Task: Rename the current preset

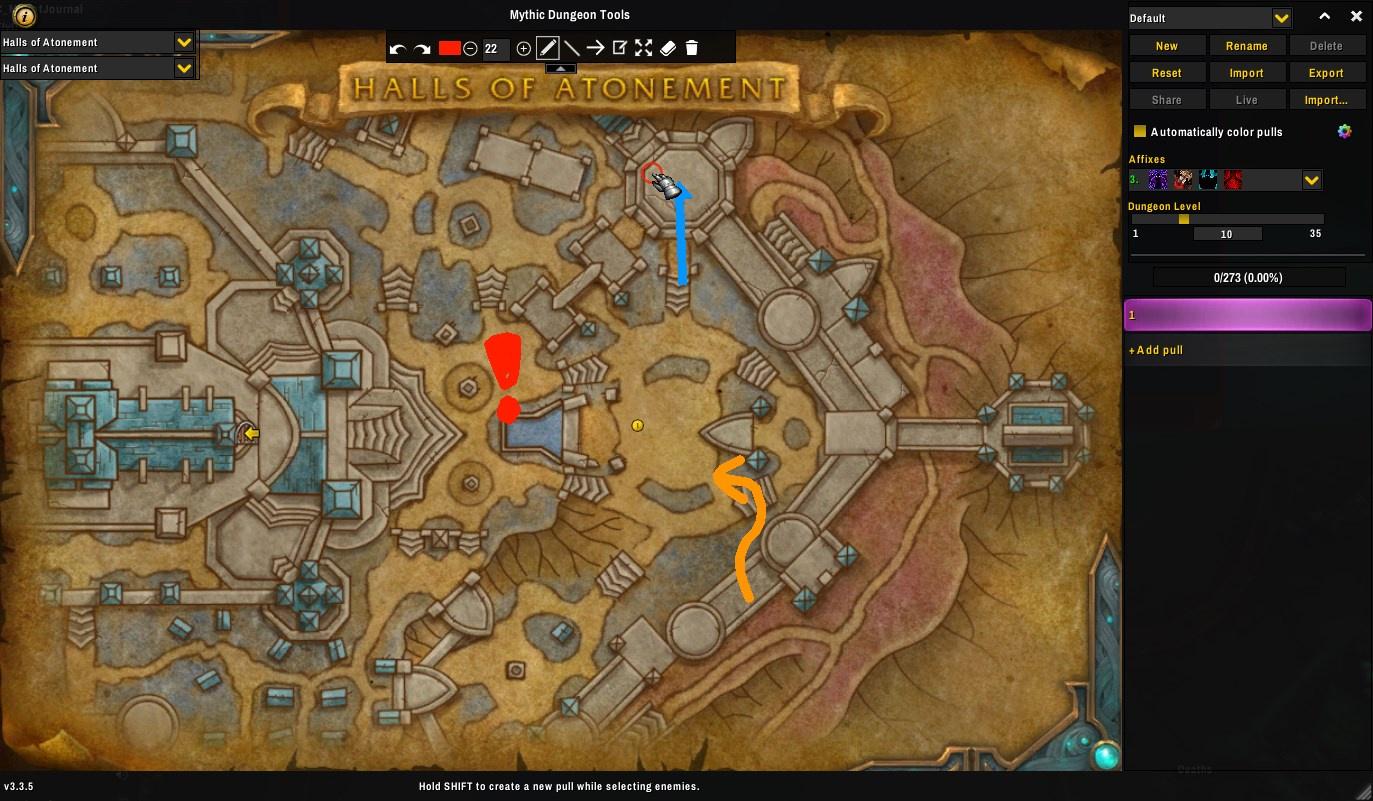Action: point(1246,46)
